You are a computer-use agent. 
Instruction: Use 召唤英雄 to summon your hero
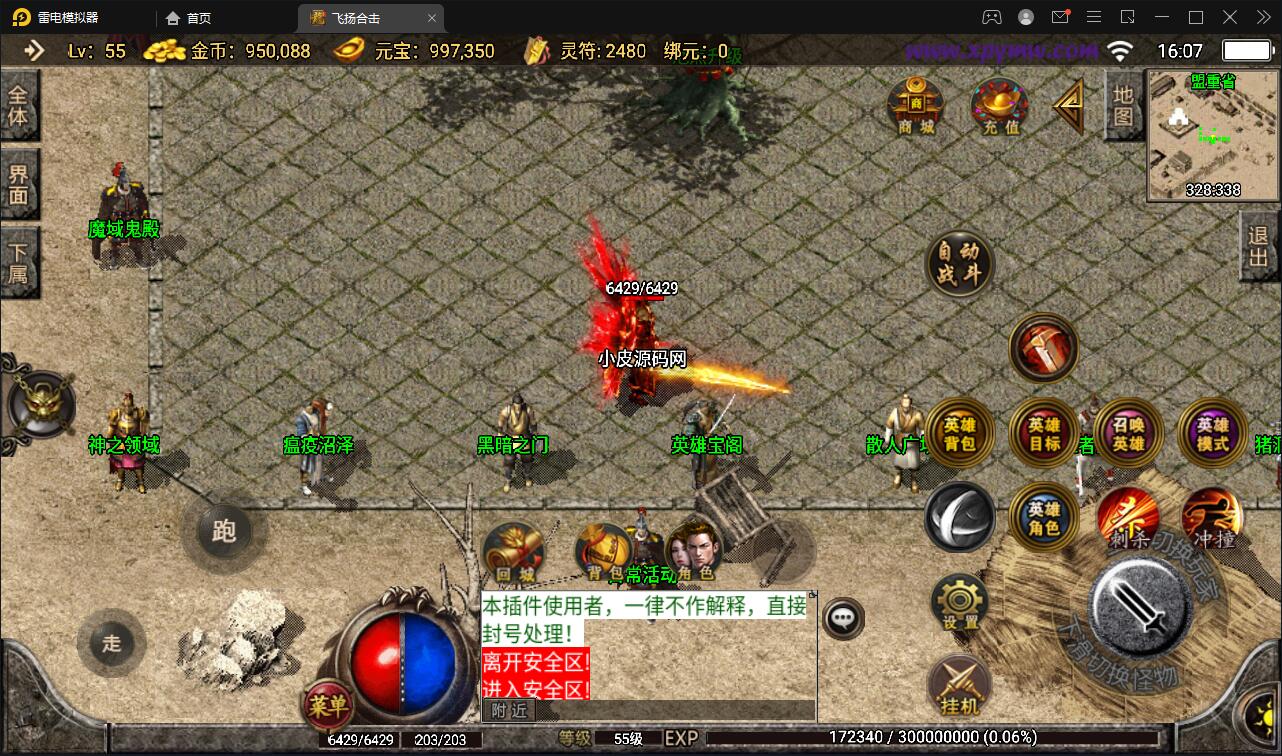click(x=1127, y=432)
